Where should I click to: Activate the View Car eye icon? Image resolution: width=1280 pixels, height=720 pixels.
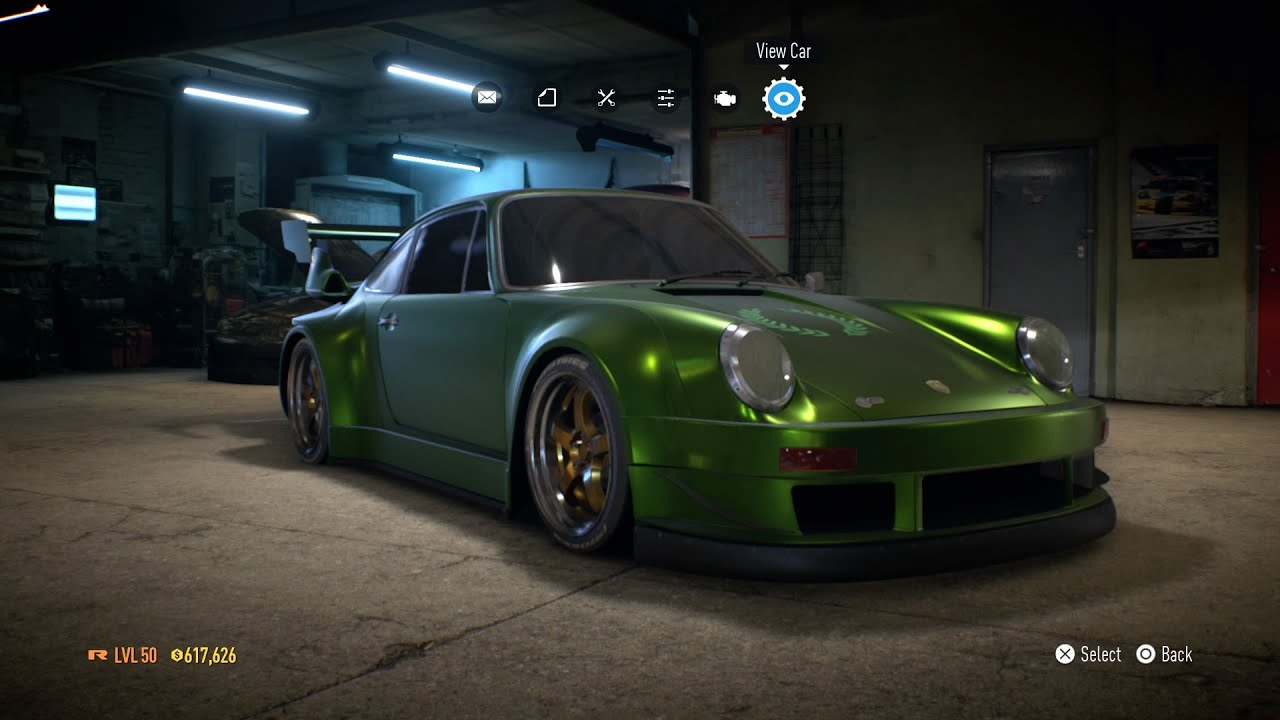coord(784,98)
